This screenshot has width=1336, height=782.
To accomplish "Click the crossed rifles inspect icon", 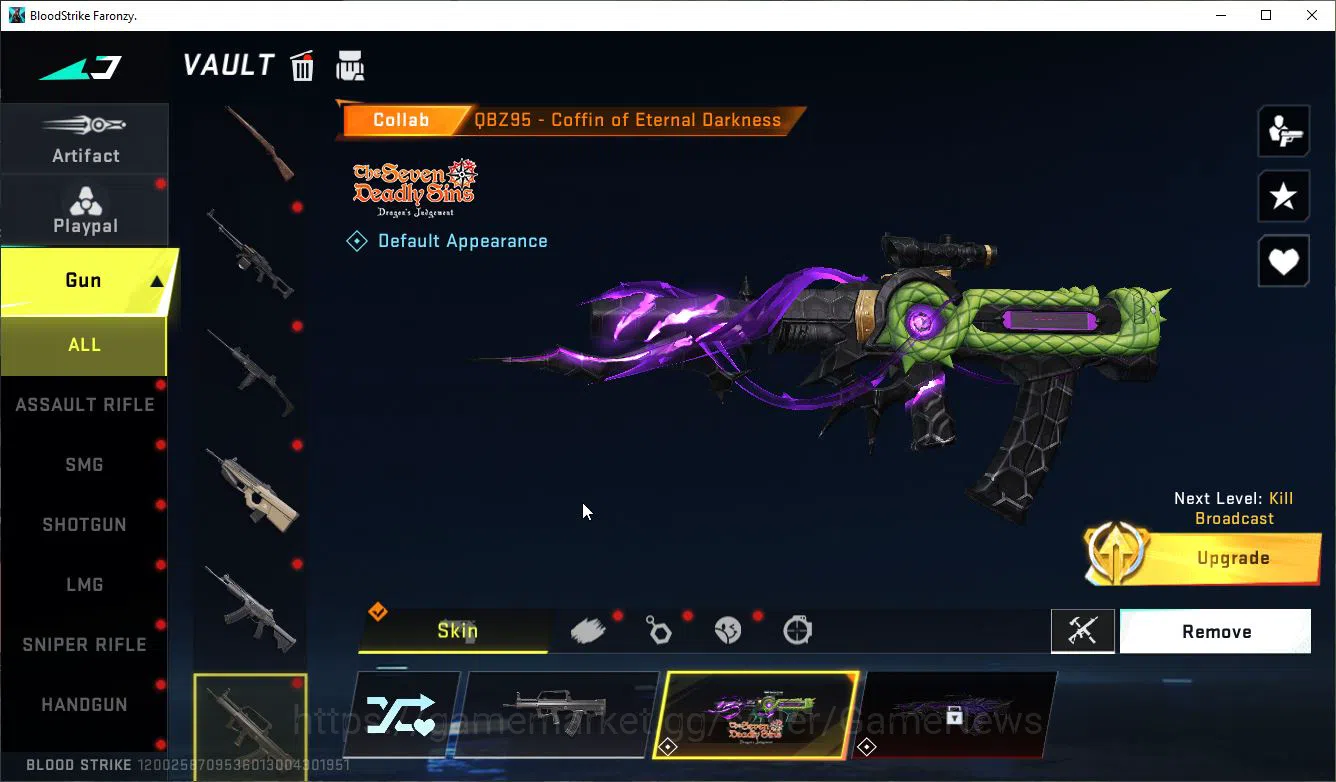I will click(1083, 631).
